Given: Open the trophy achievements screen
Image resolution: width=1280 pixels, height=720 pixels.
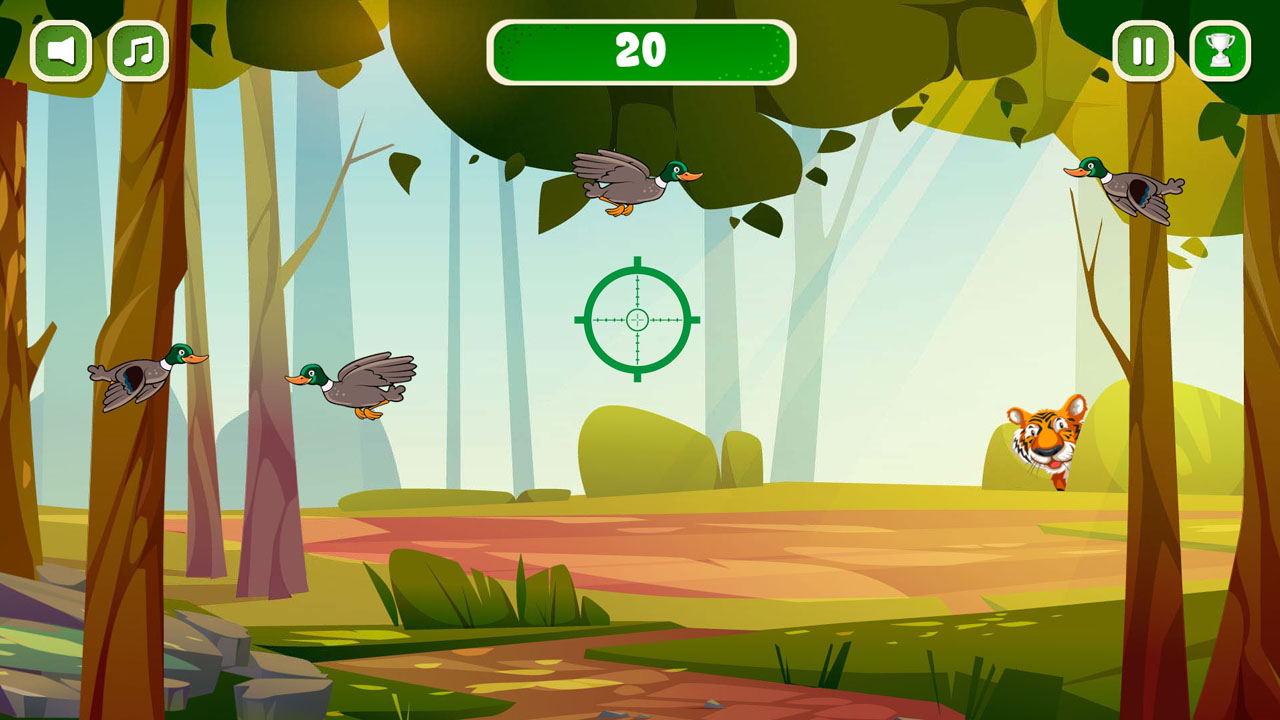Looking at the screenshot, I should coord(1218,49).
